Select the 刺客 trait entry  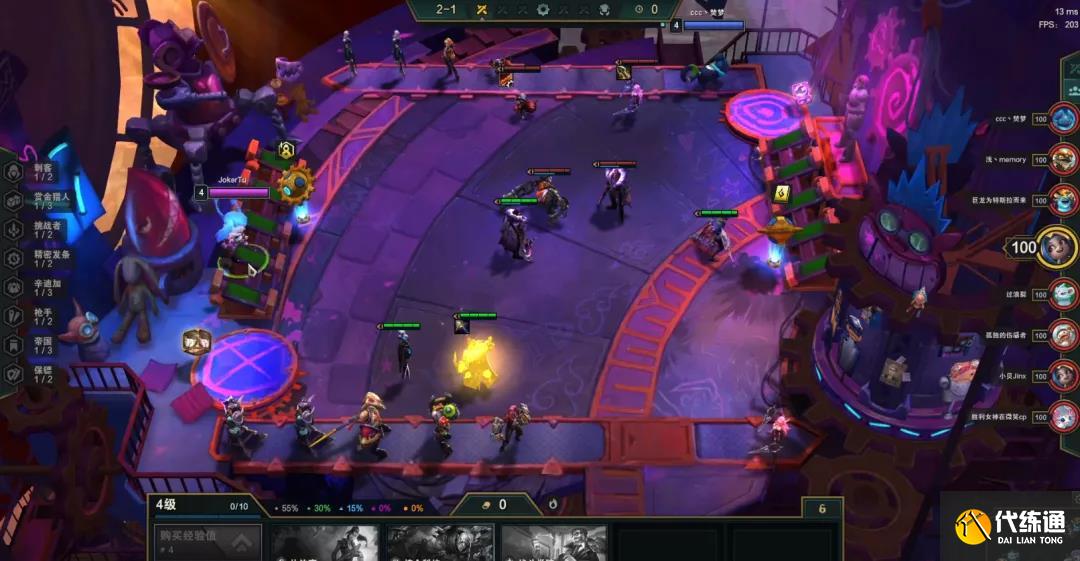pos(32,172)
